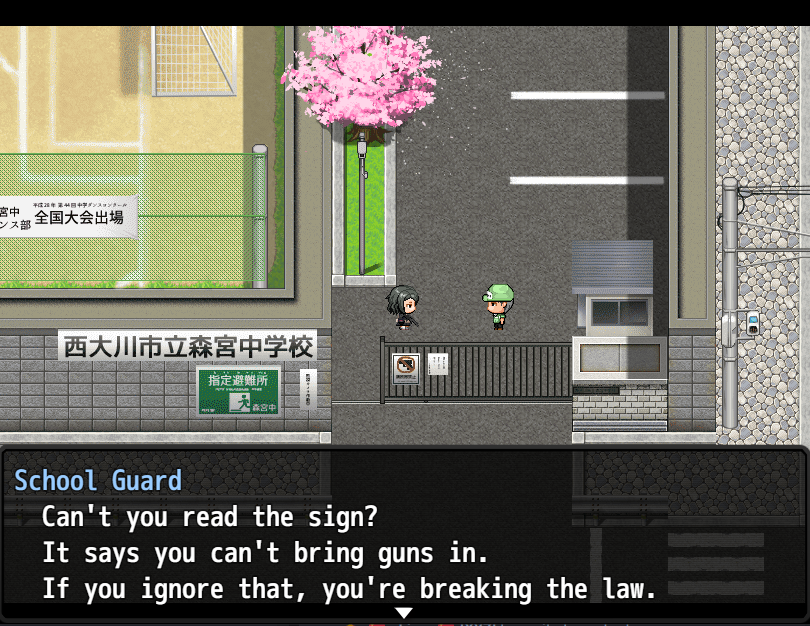Screen dimensions: 810x626
Task: Advance dialogue with the white continue arrow
Action: click(x=404, y=612)
